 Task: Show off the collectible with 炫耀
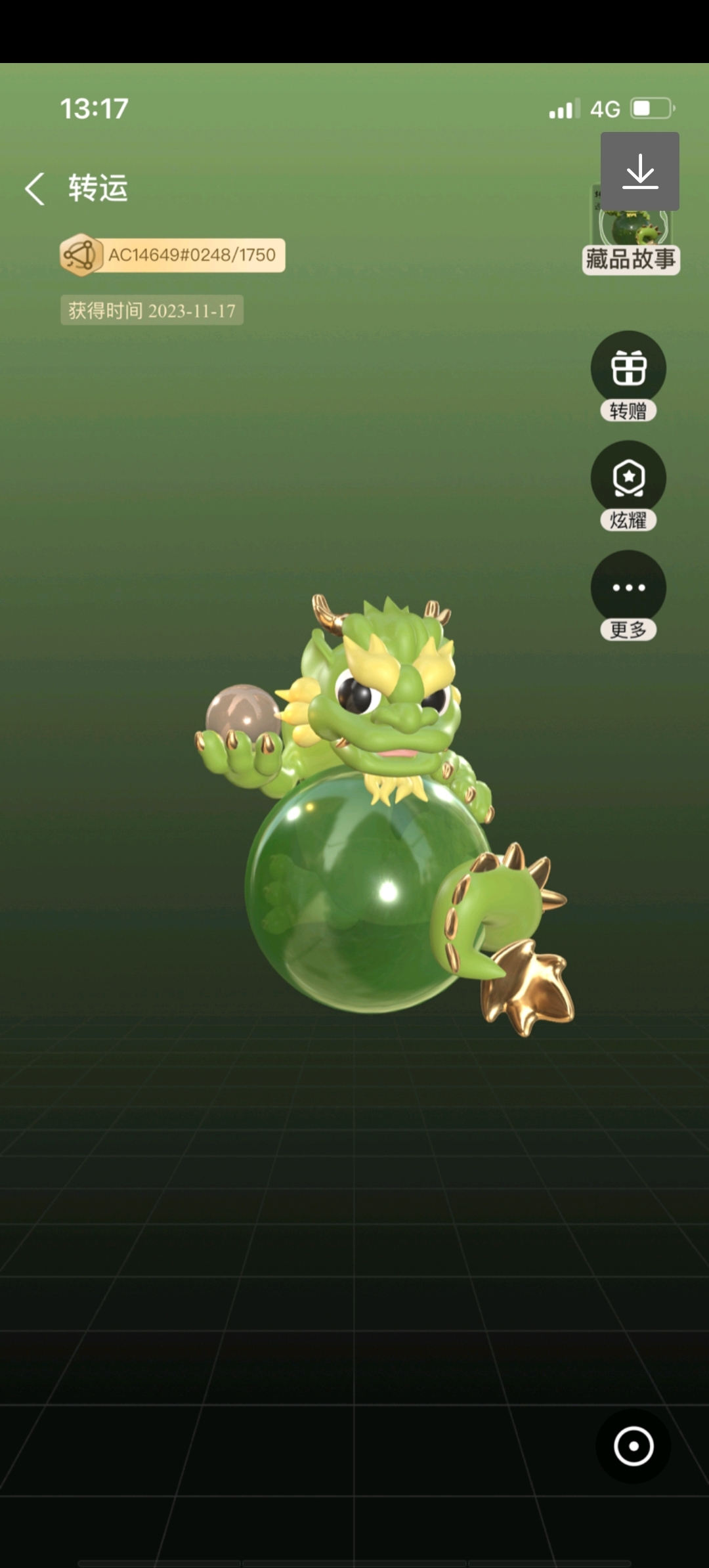point(628,478)
